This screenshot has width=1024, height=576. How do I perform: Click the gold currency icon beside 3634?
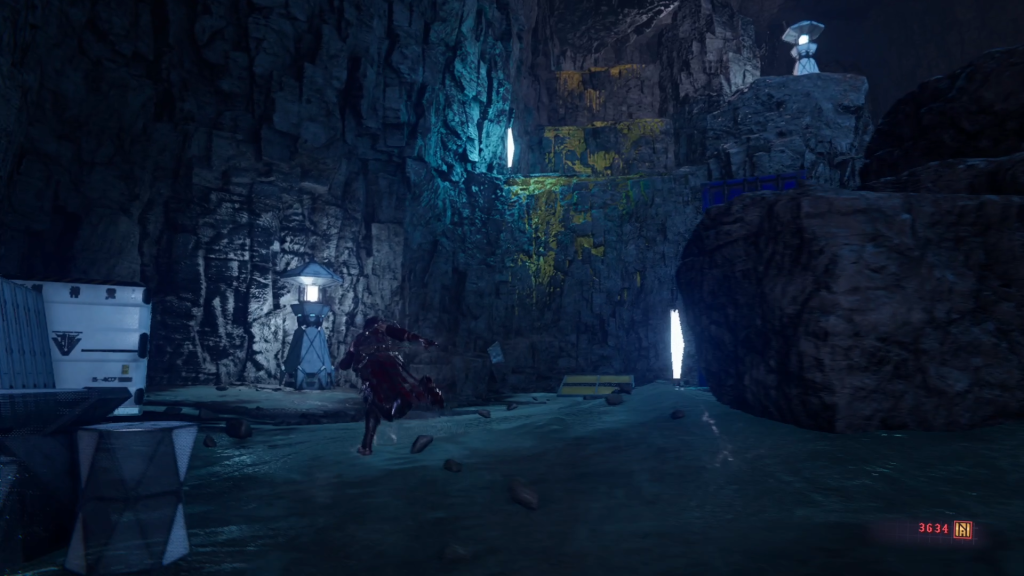click(x=963, y=530)
